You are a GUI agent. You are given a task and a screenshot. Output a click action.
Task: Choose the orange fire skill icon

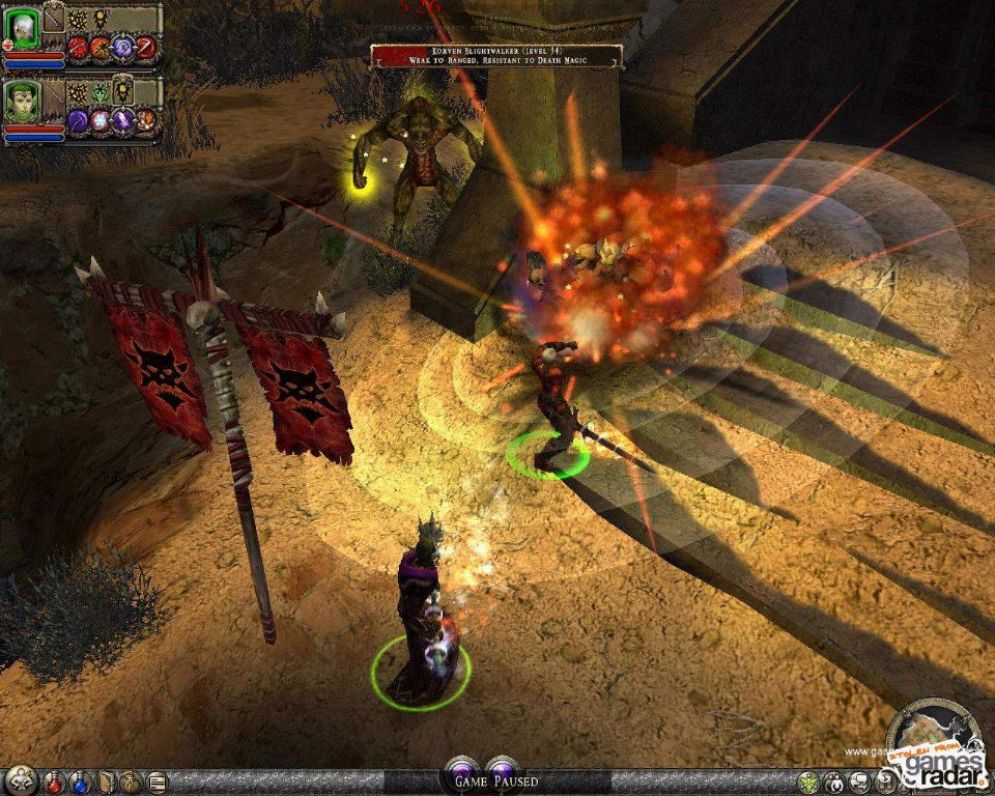[101, 46]
